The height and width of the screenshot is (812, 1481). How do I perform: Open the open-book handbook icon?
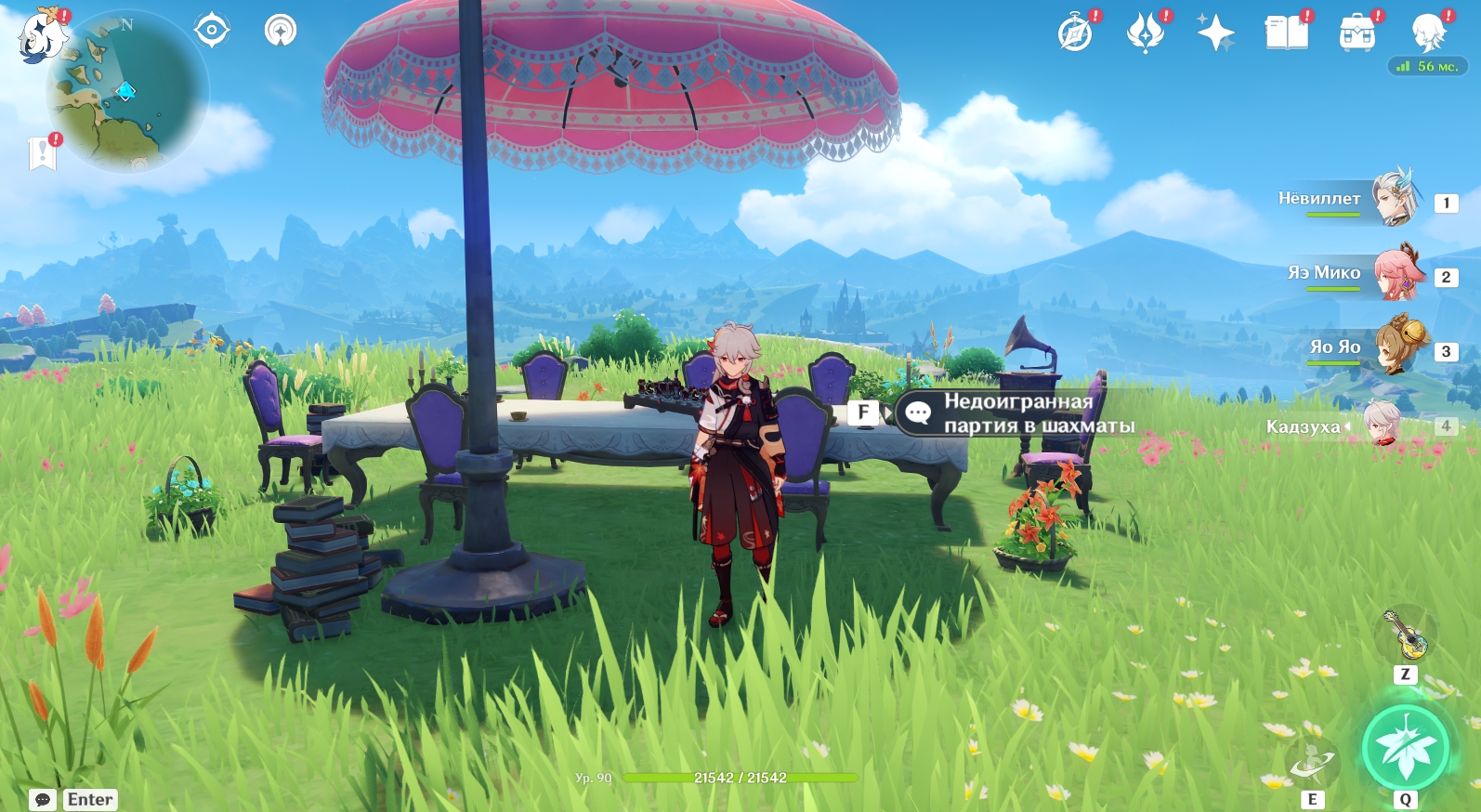[x=1286, y=33]
